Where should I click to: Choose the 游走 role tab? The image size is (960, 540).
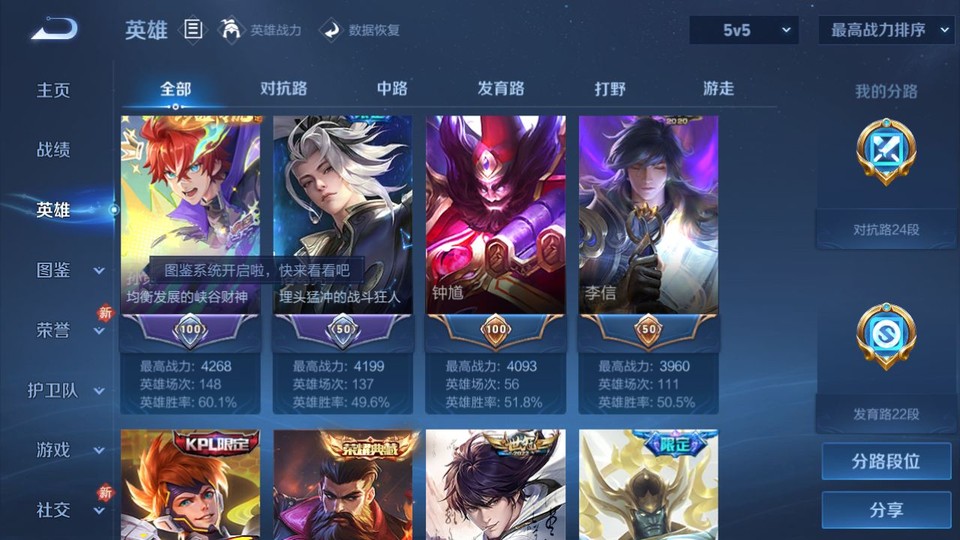[x=718, y=89]
